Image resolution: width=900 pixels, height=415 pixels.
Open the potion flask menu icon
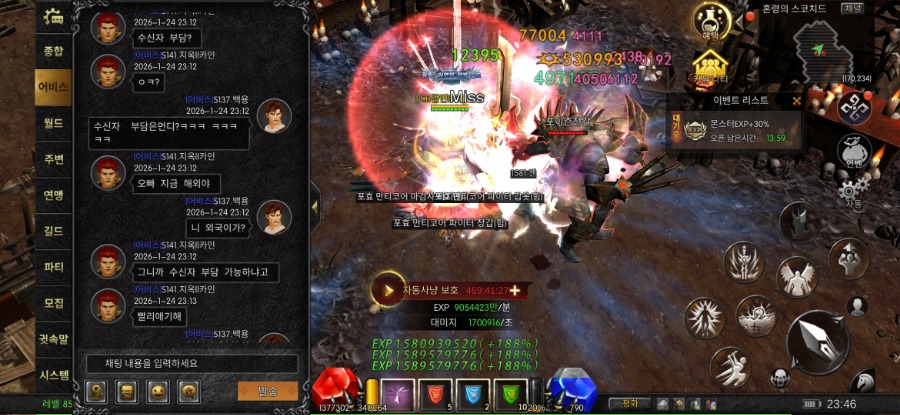click(710, 20)
